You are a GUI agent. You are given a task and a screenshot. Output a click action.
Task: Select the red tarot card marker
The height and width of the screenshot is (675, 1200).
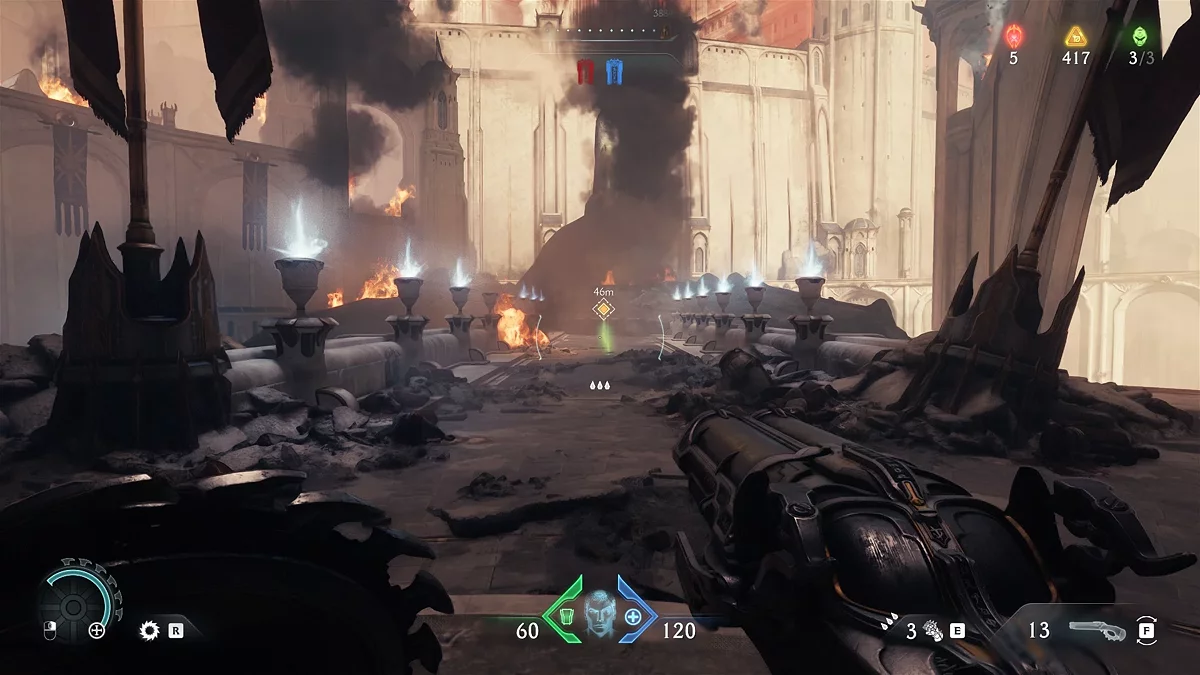(587, 71)
